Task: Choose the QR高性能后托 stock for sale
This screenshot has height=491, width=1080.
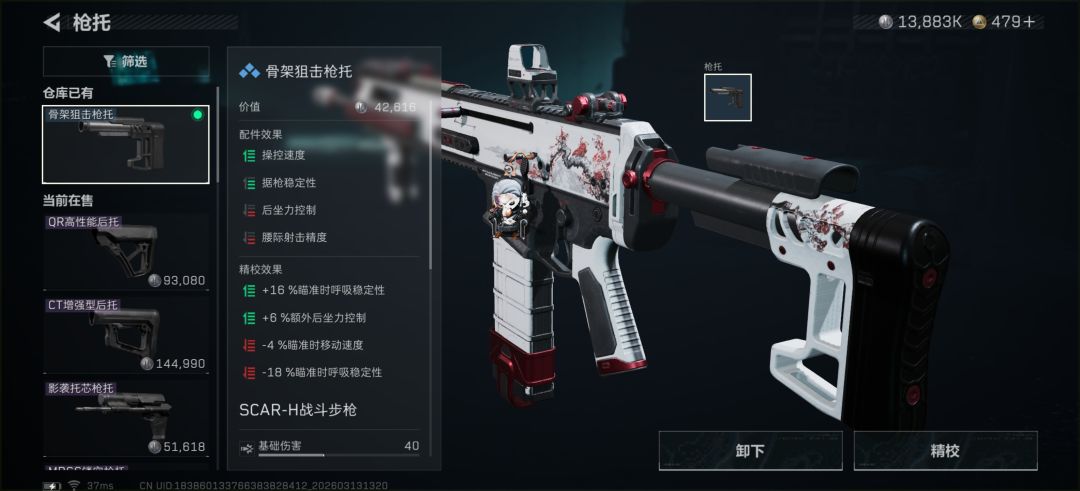Action: (x=126, y=251)
